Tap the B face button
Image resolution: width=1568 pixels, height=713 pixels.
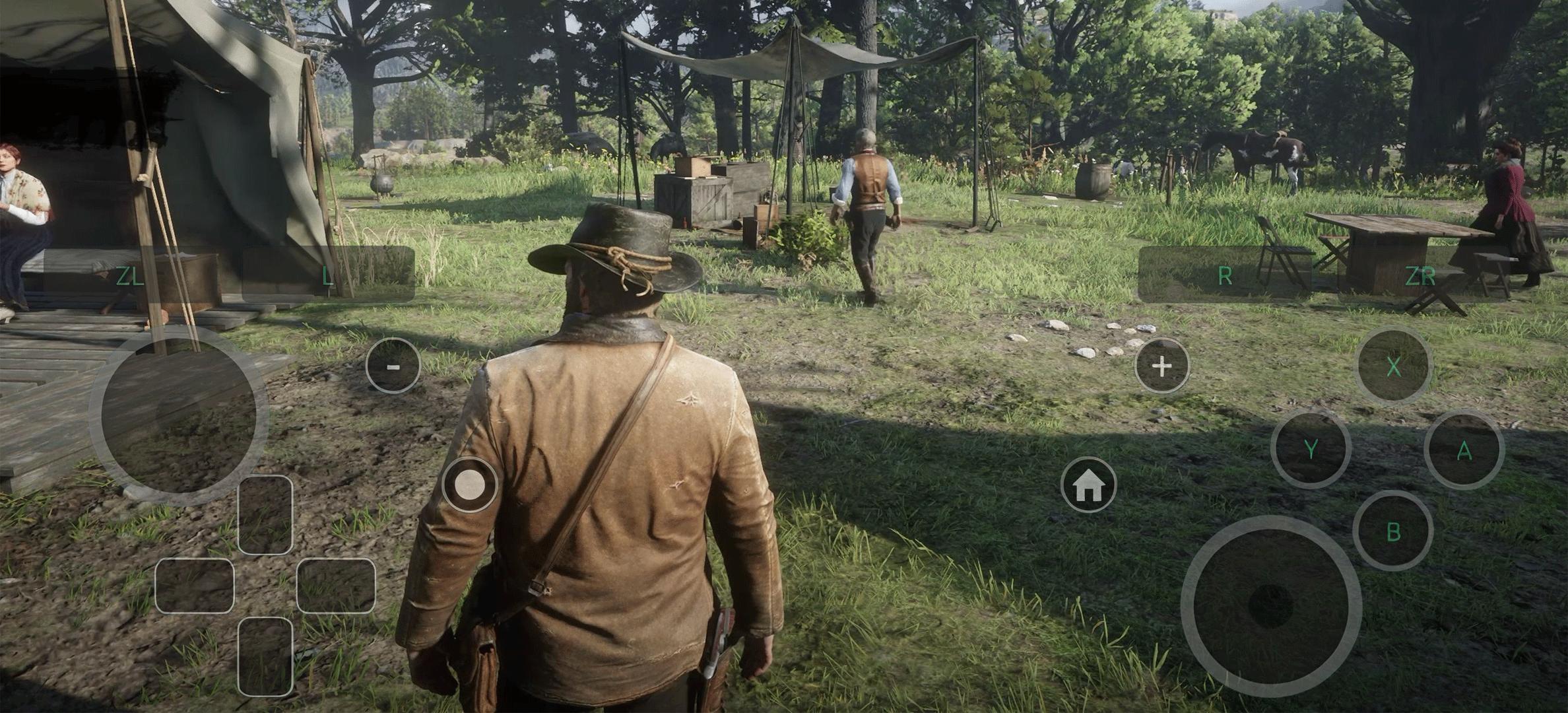pyautogui.click(x=1393, y=531)
